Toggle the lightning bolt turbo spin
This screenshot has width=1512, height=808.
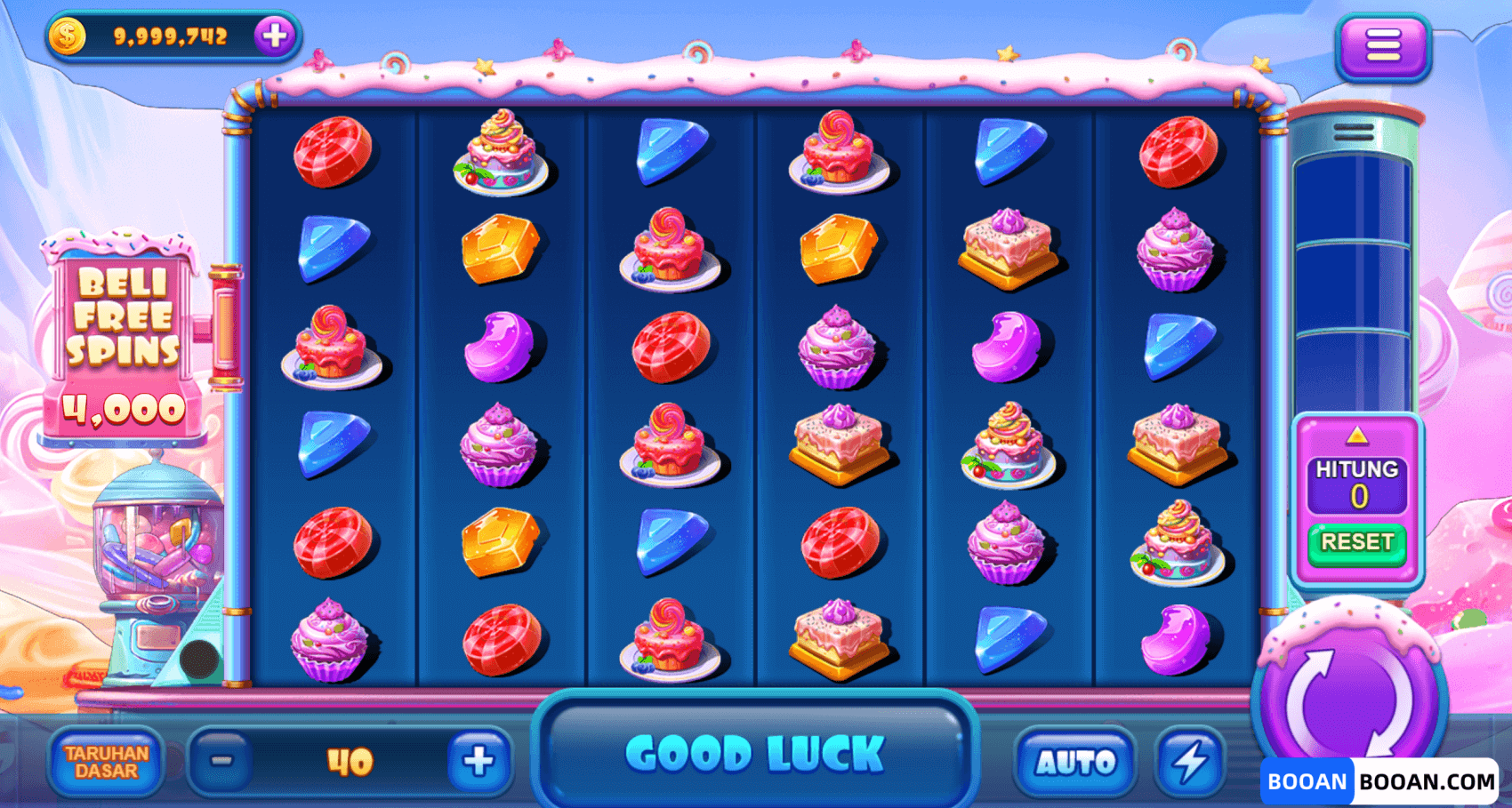click(1190, 762)
